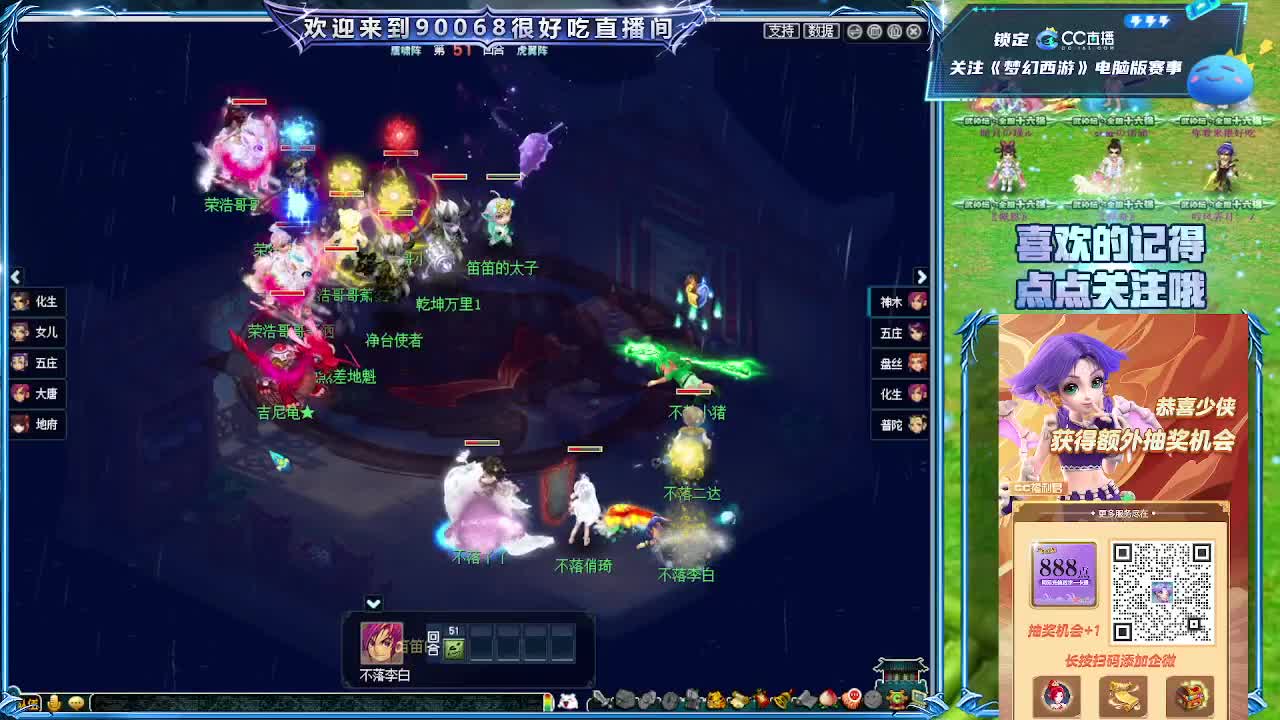The height and width of the screenshot is (720, 1280).
Task: Collapse the left team panel with its arrow
Action: [14, 277]
